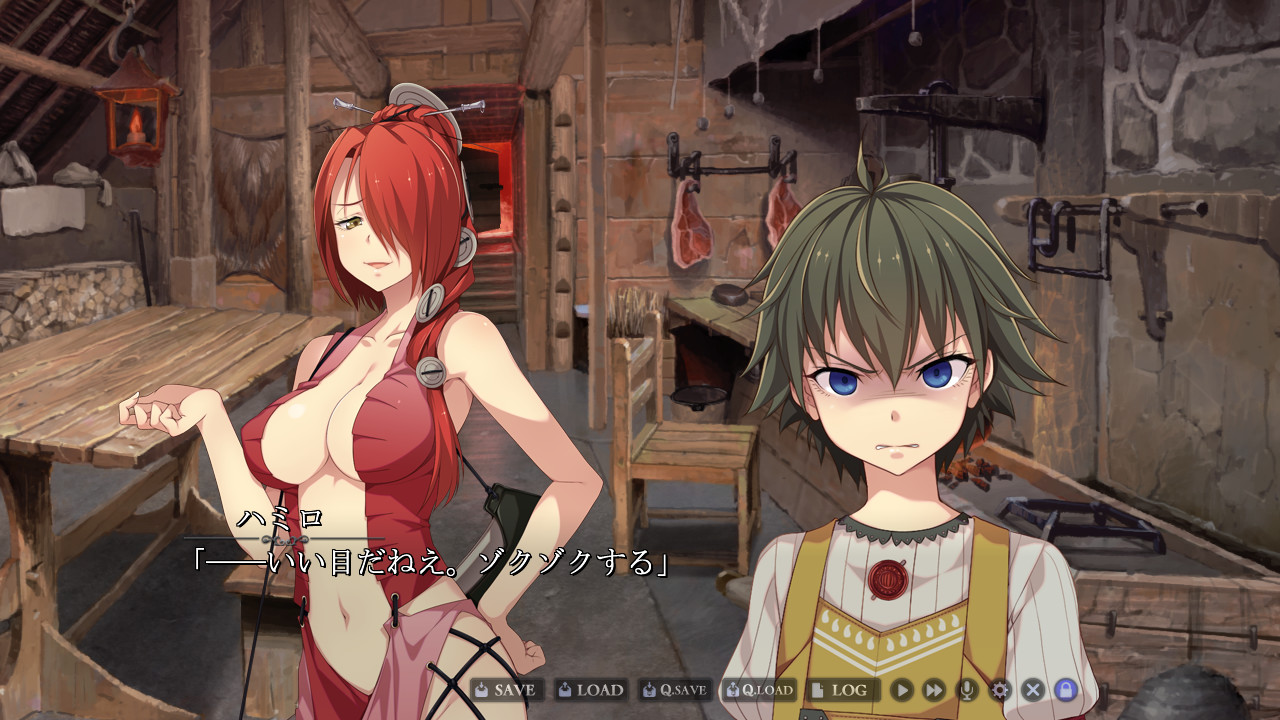Open the SAVE menu
The image size is (1280, 720).
click(507, 690)
